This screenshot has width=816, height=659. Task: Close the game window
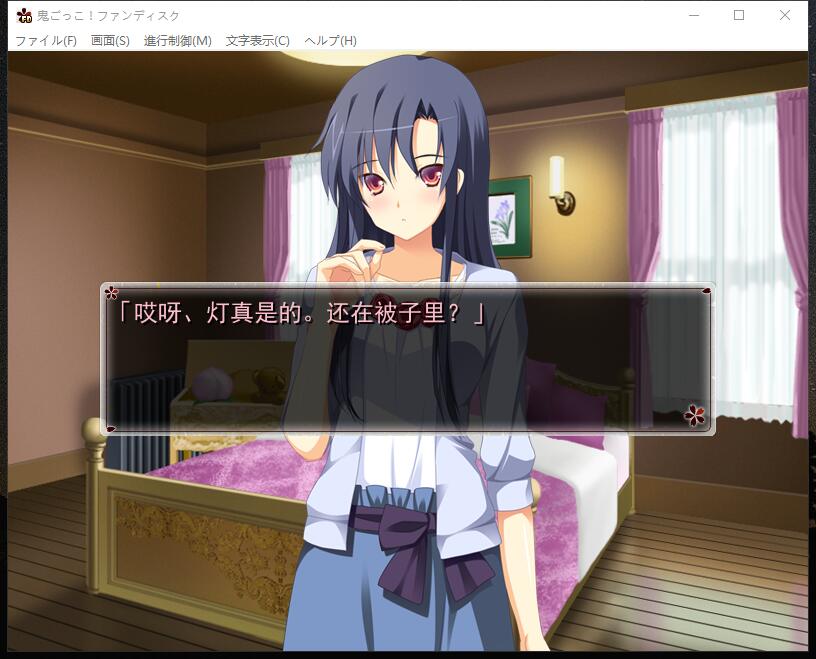785,15
